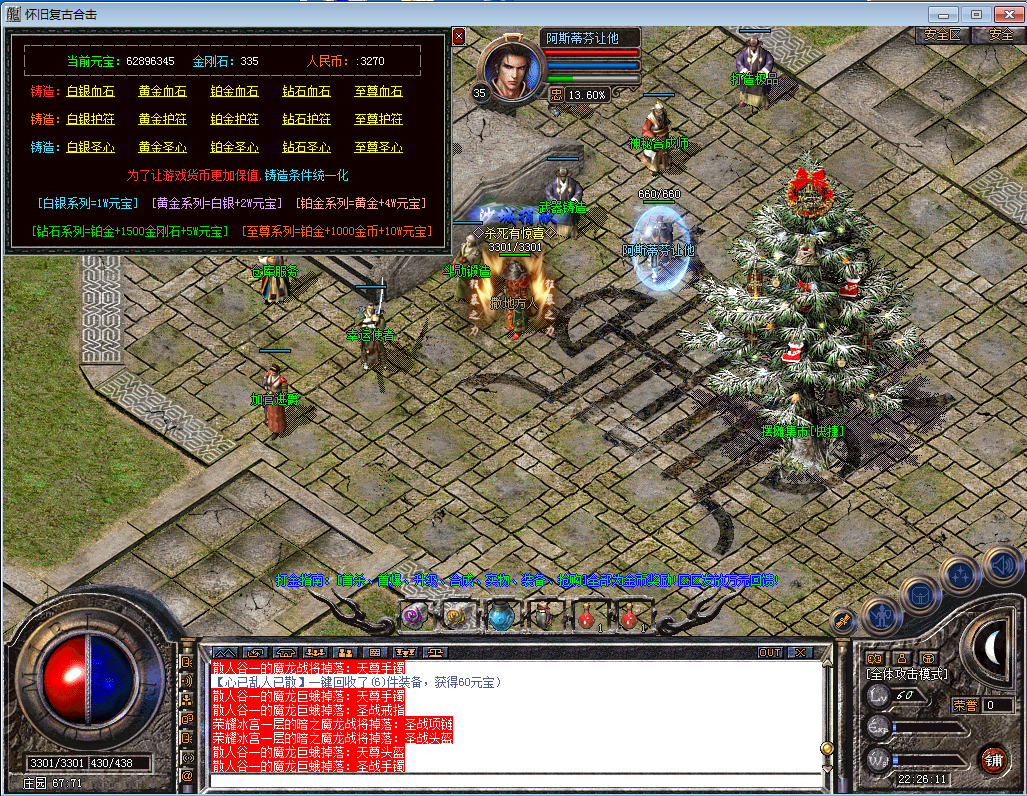
Task: Pick 黄金圣心 to forge
Action: point(162,148)
